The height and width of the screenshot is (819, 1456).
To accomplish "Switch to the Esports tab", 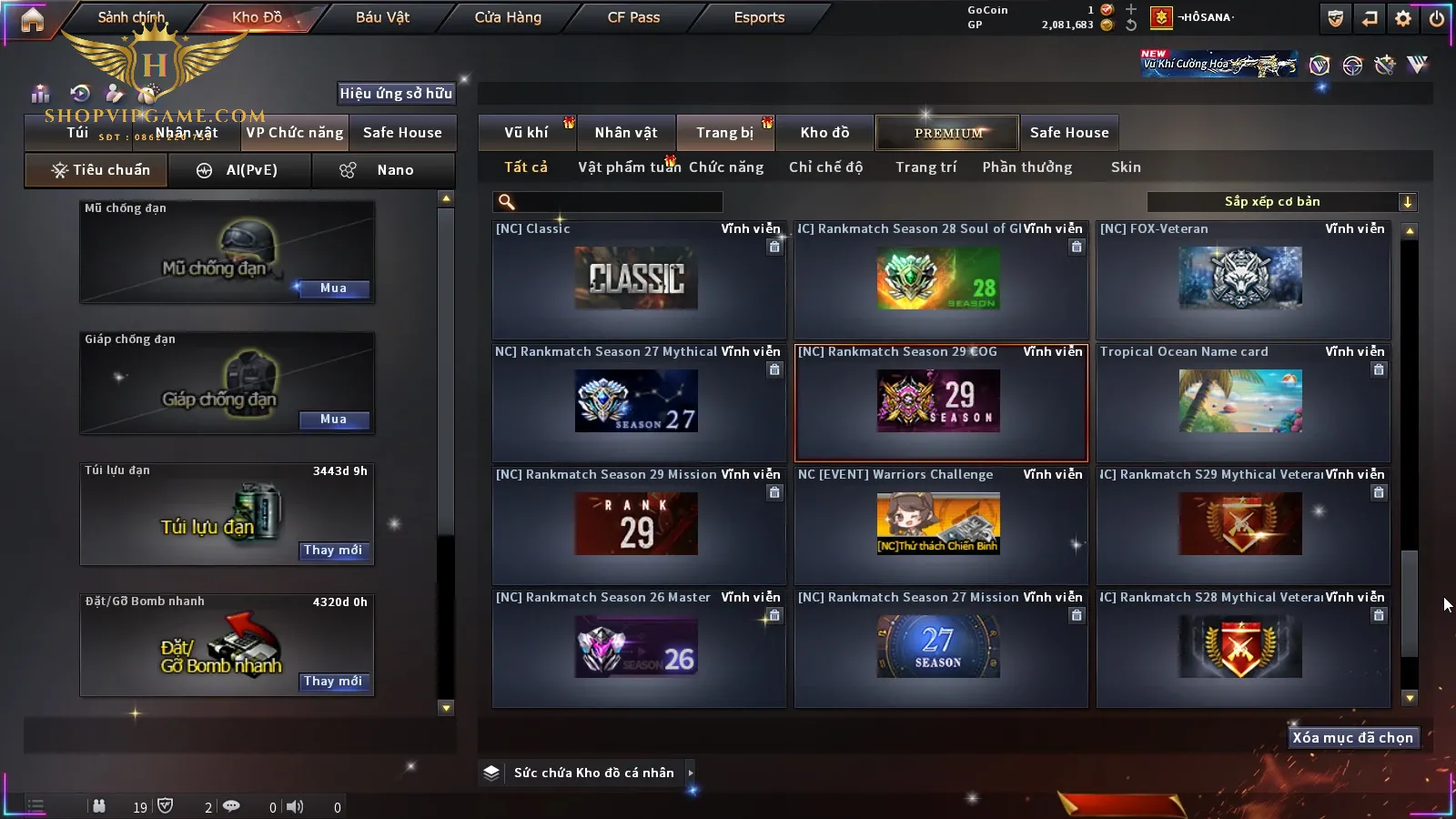I will coord(759,17).
